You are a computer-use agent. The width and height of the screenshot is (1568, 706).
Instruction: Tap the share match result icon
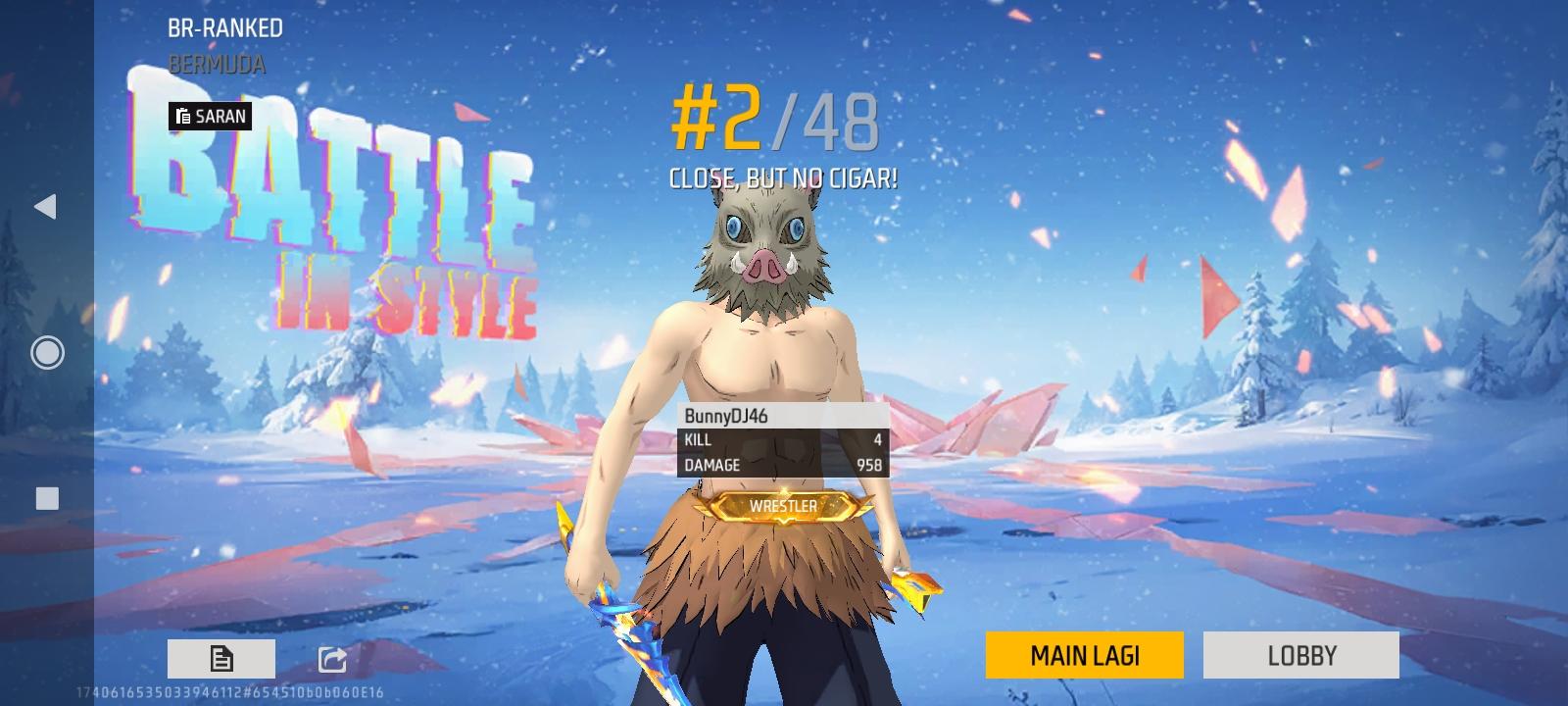pyautogui.click(x=334, y=658)
